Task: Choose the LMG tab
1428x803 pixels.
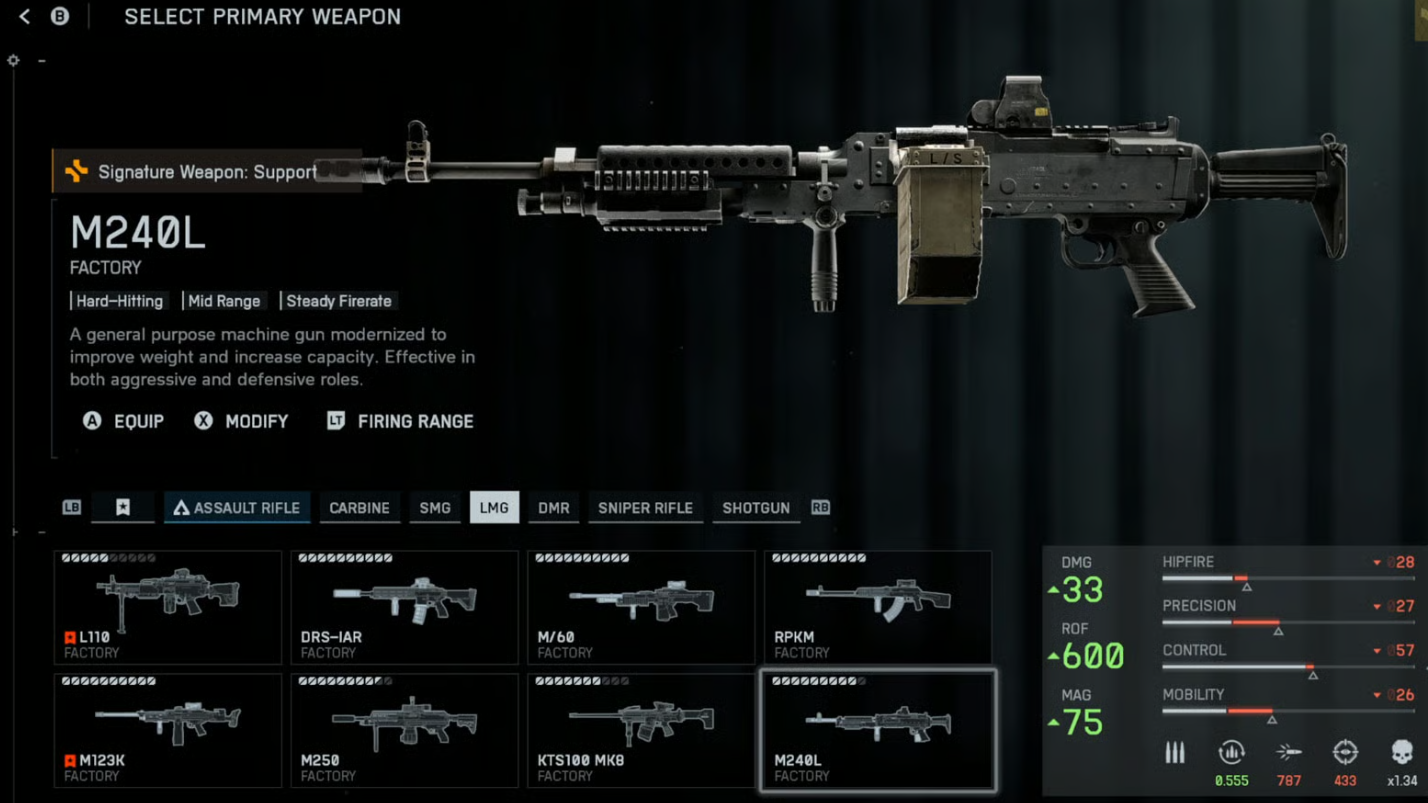Action: 494,508
